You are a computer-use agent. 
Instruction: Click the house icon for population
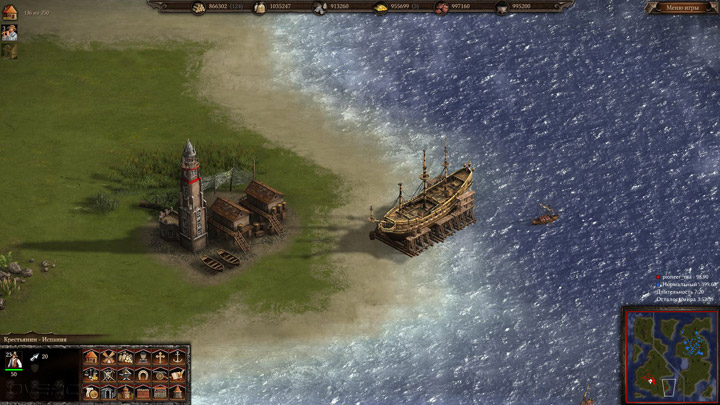(10, 11)
